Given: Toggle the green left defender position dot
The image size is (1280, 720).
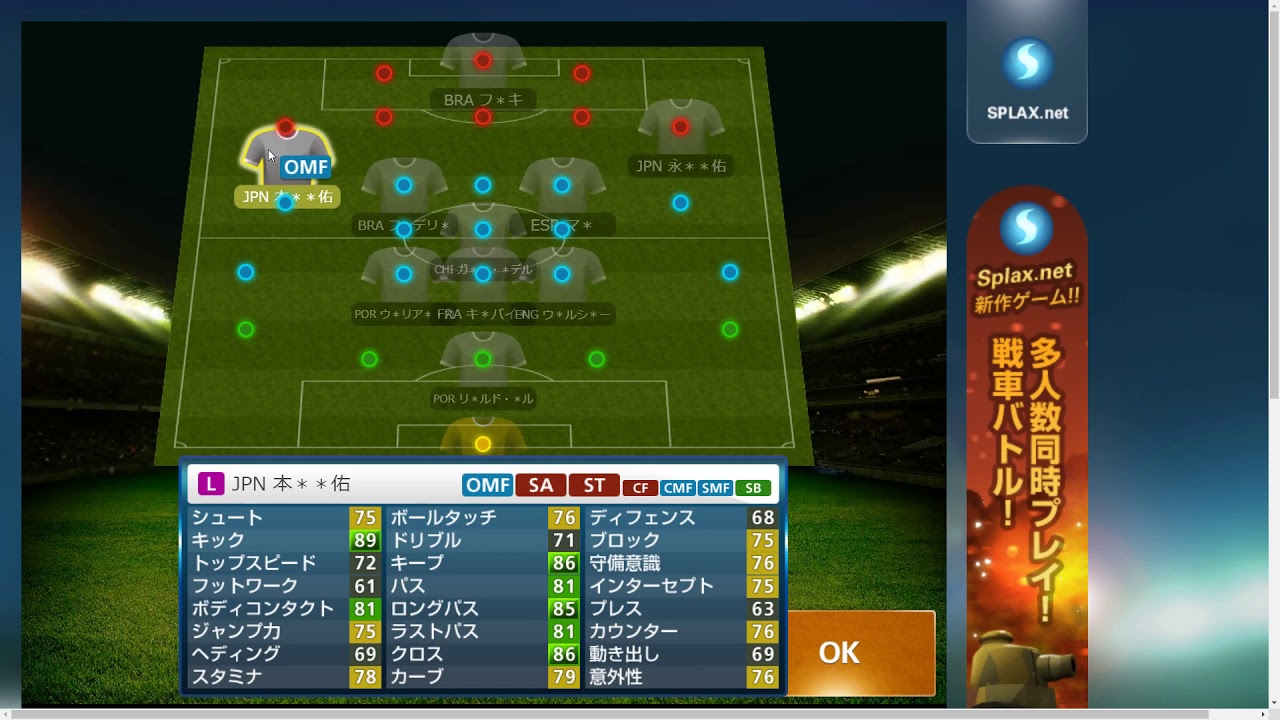Looking at the screenshot, I should click(244, 328).
